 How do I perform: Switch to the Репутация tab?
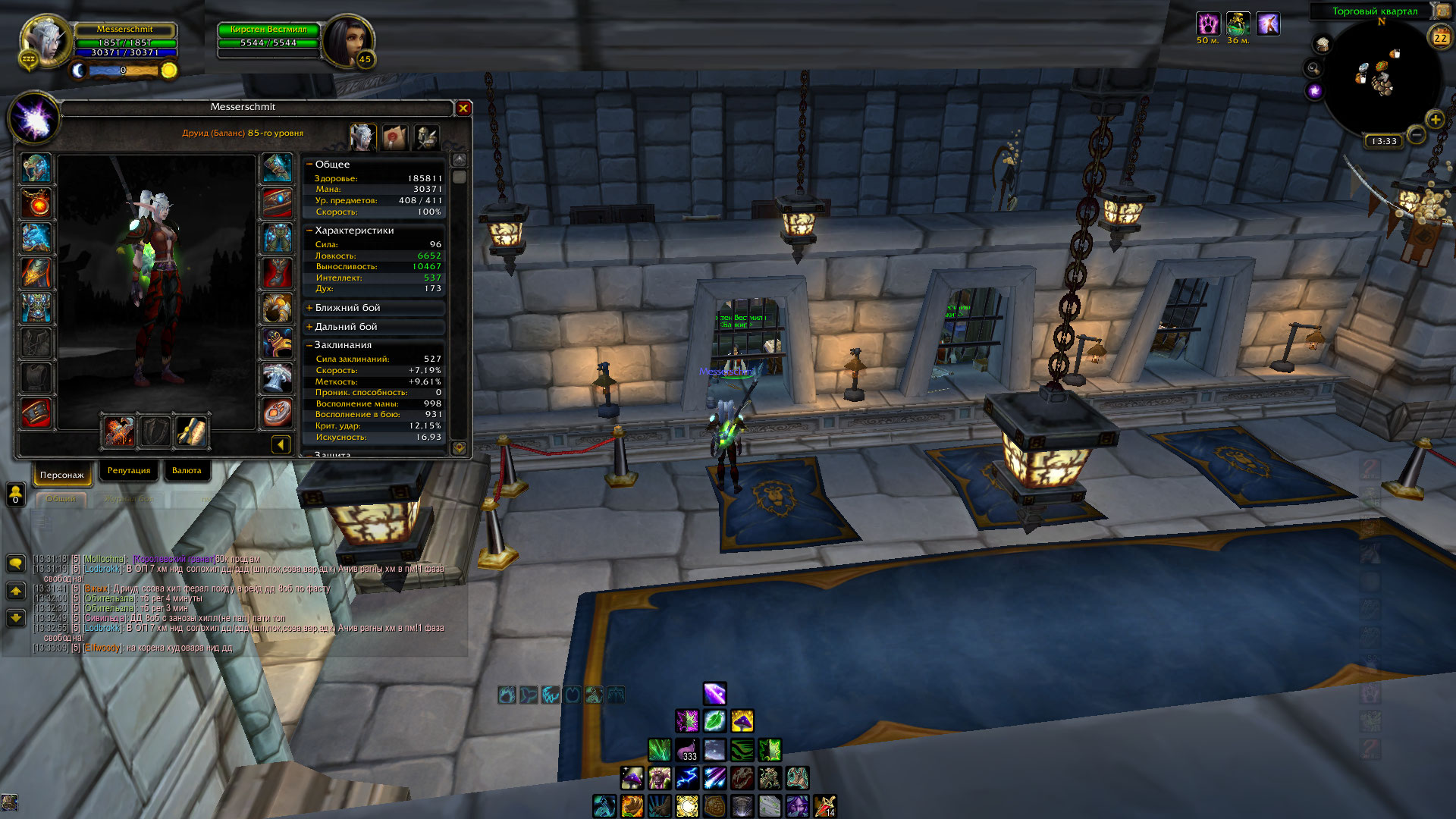click(x=129, y=471)
